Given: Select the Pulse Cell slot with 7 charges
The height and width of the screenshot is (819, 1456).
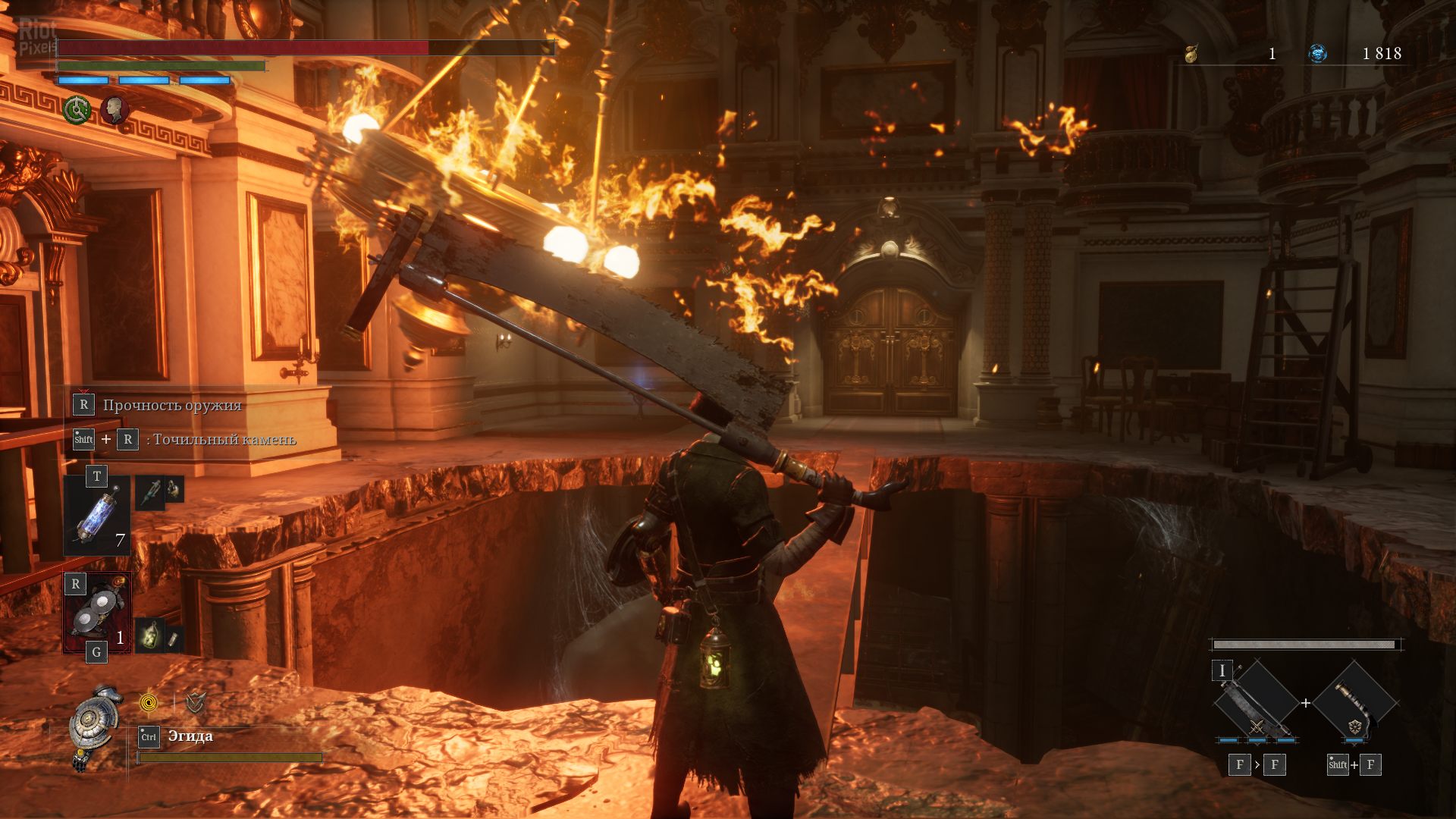Looking at the screenshot, I should pos(97,516).
